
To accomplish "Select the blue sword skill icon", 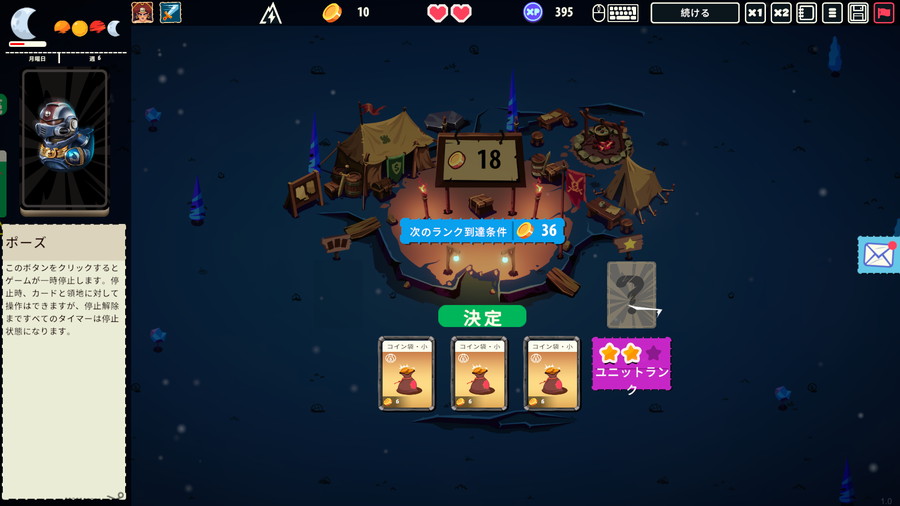I will (x=170, y=13).
